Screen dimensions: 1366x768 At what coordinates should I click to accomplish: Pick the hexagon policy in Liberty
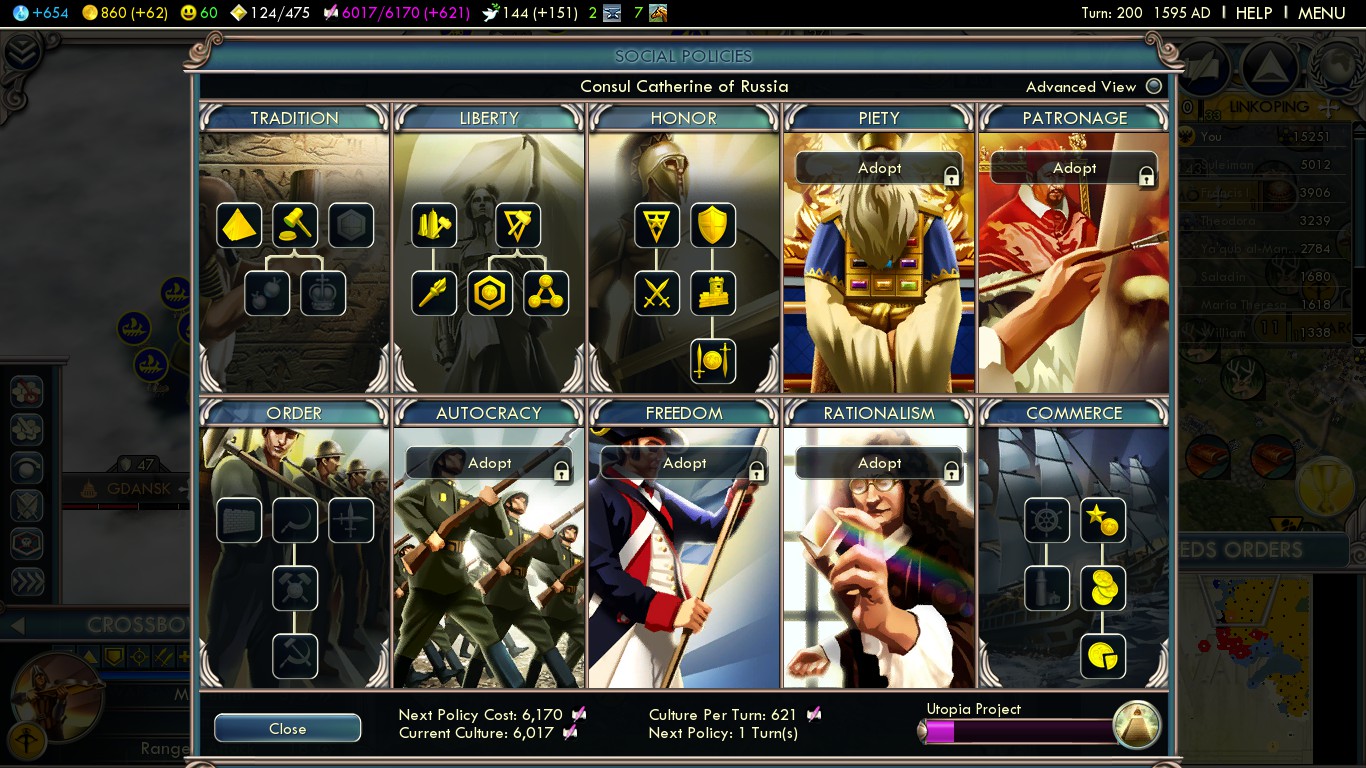[490, 294]
